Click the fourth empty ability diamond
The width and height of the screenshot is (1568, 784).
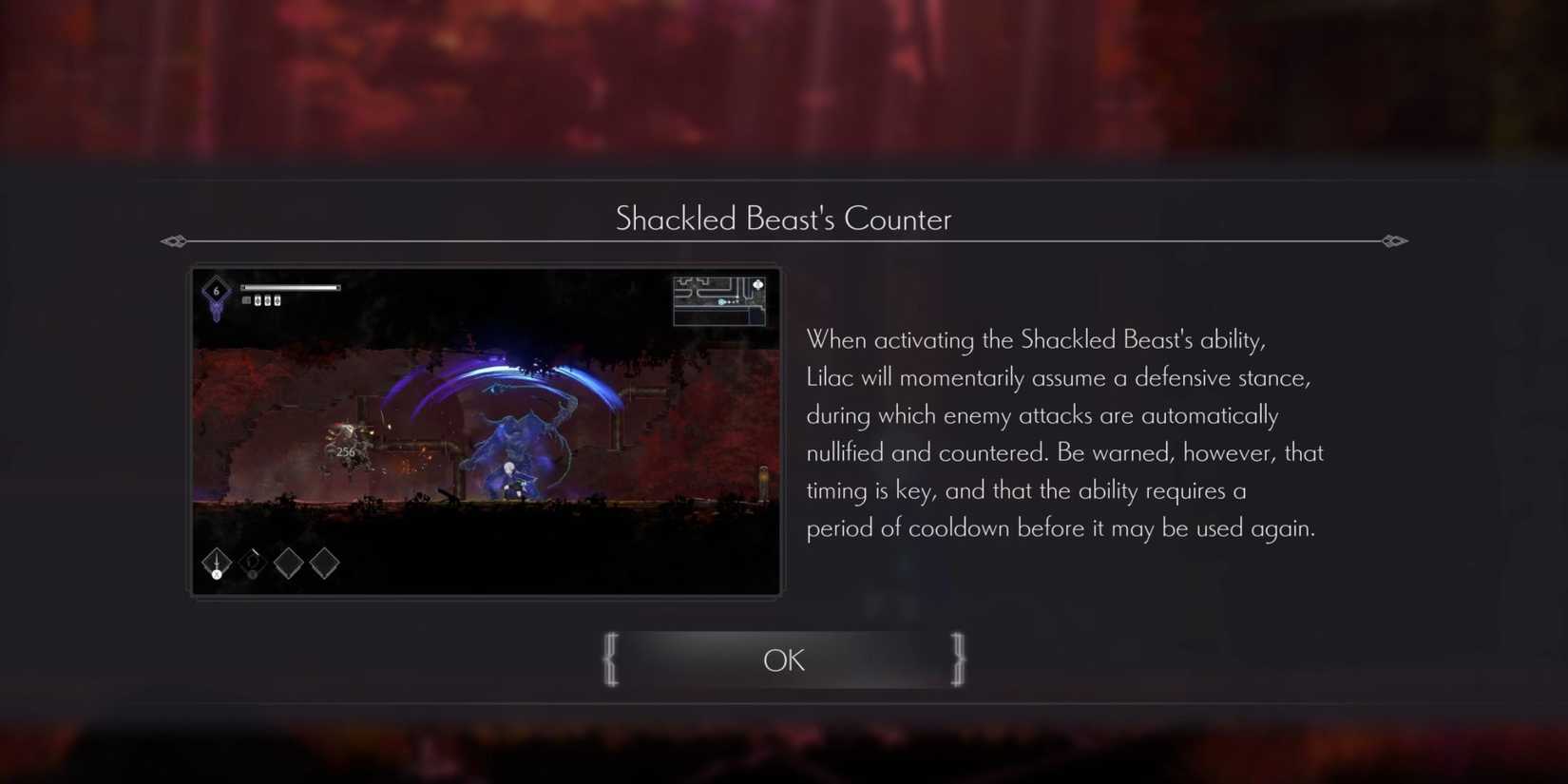click(323, 562)
